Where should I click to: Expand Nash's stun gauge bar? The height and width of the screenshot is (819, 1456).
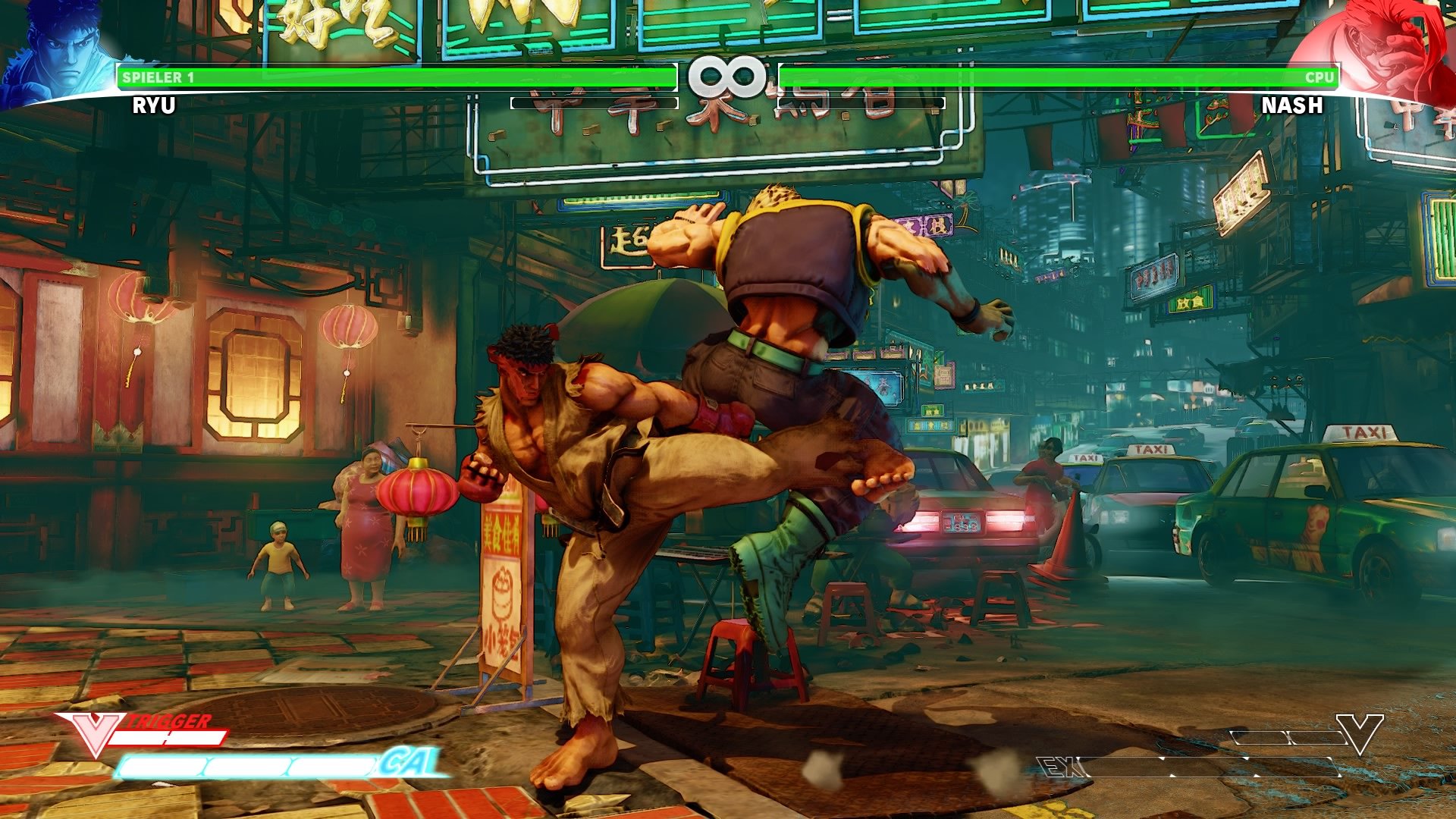tap(861, 102)
